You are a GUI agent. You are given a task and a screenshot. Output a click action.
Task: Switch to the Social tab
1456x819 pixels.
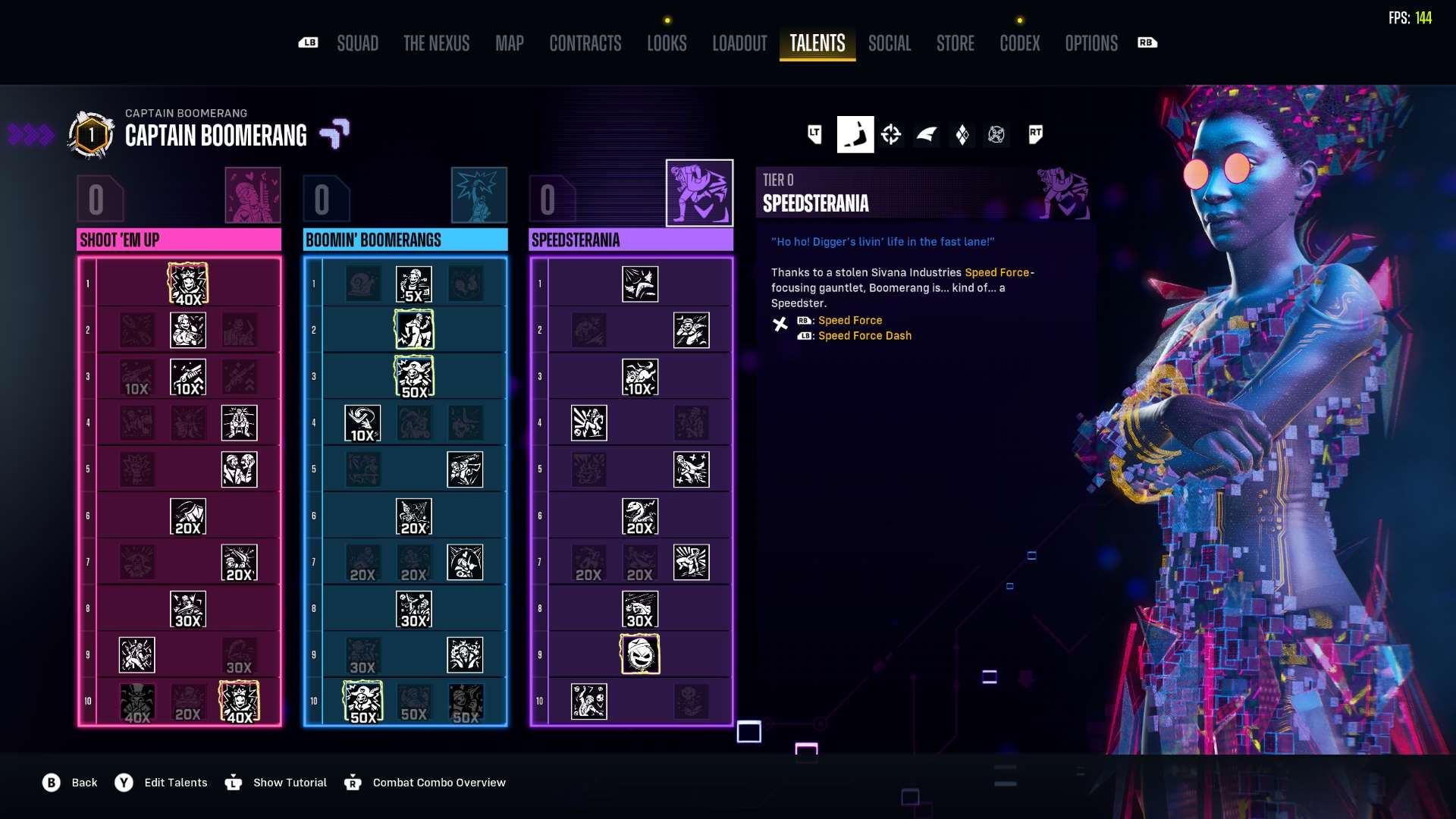[x=890, y=43]
